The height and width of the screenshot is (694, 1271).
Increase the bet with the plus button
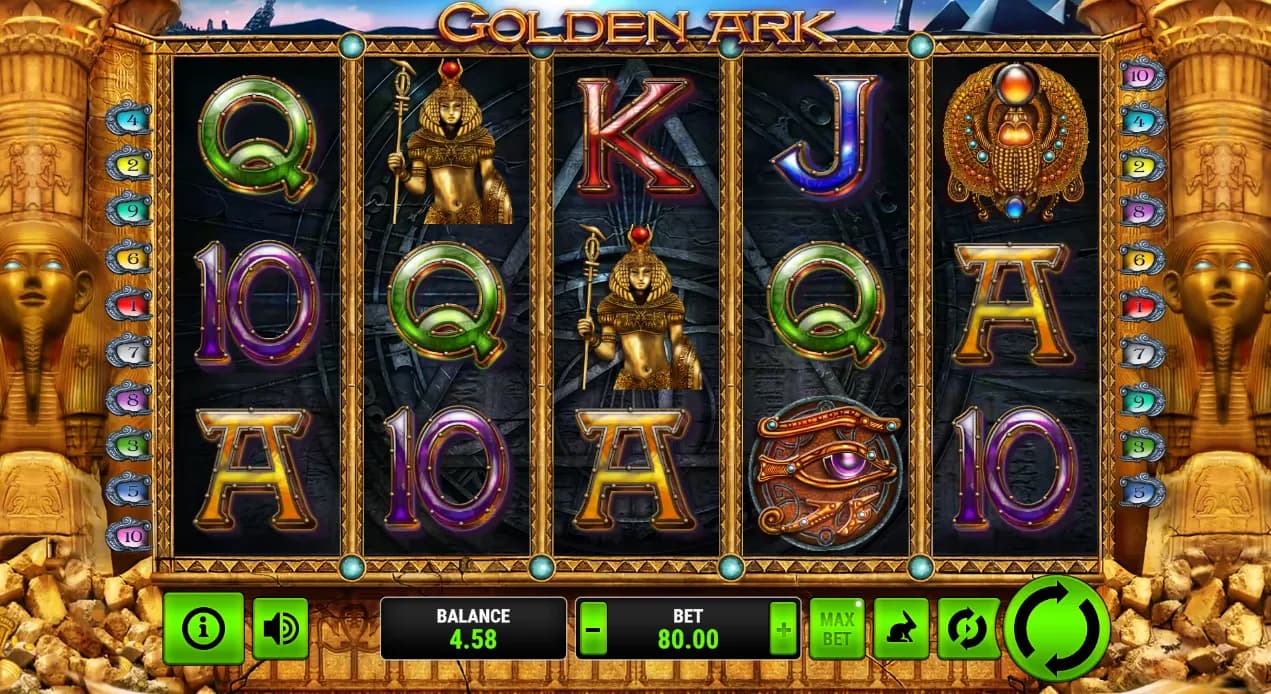[782, 630]
